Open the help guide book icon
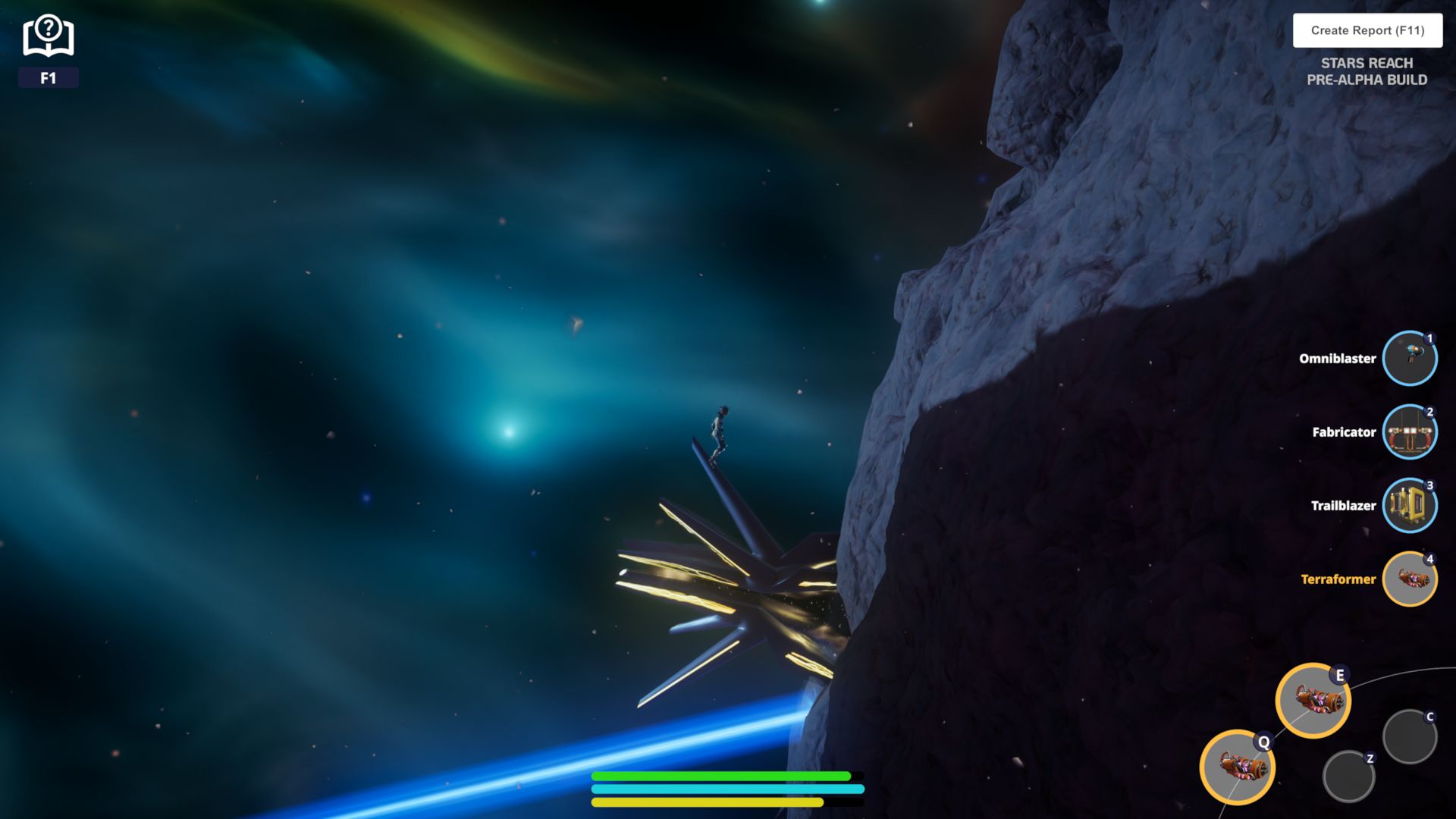 48,36
